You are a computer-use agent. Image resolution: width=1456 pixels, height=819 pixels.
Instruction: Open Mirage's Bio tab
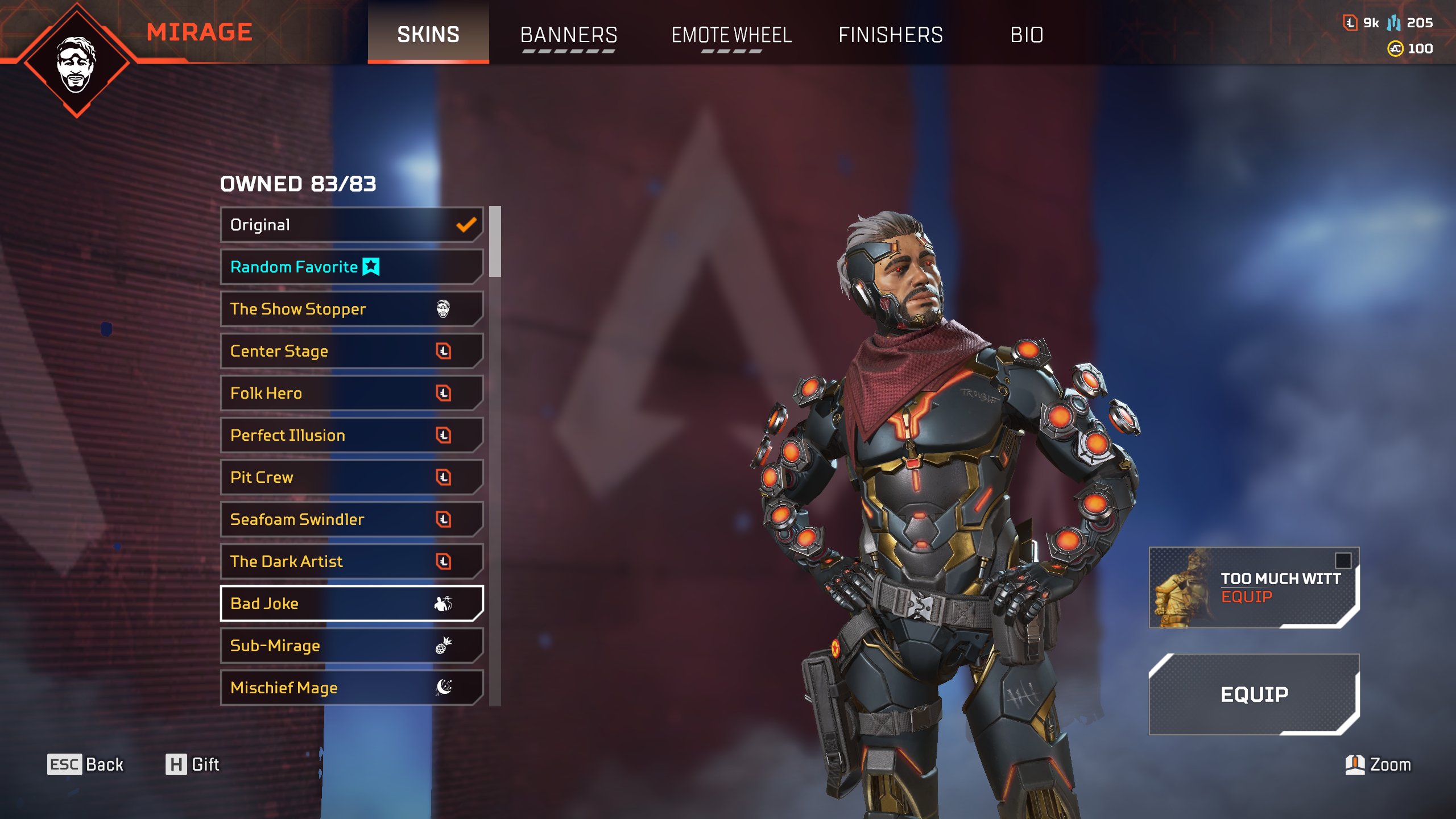click(1027, 35)
